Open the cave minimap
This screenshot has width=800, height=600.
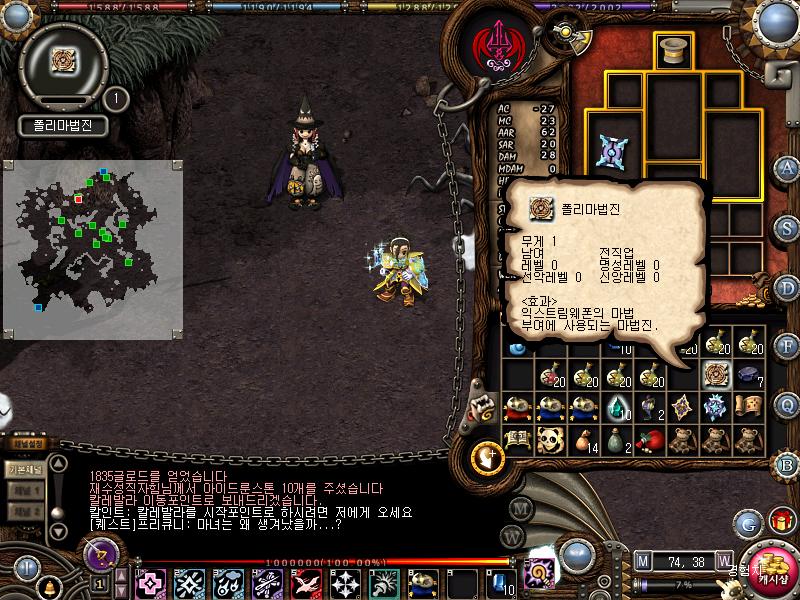[92, 248]
